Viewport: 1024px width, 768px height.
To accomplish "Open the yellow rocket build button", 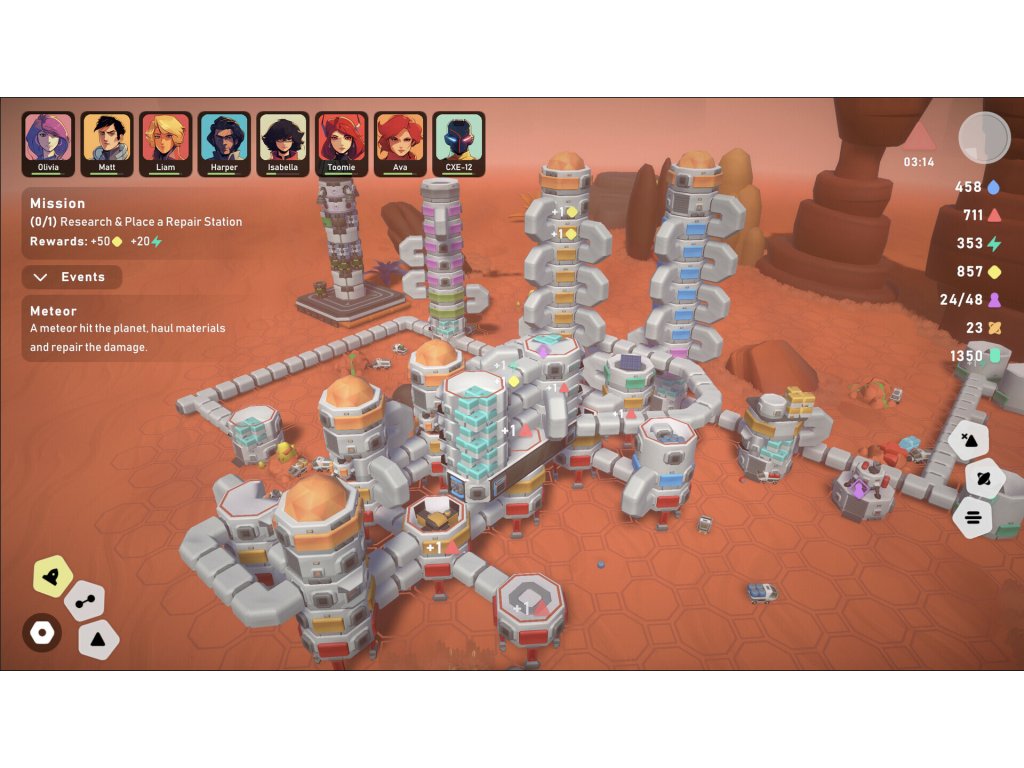I will click(52, 574).
